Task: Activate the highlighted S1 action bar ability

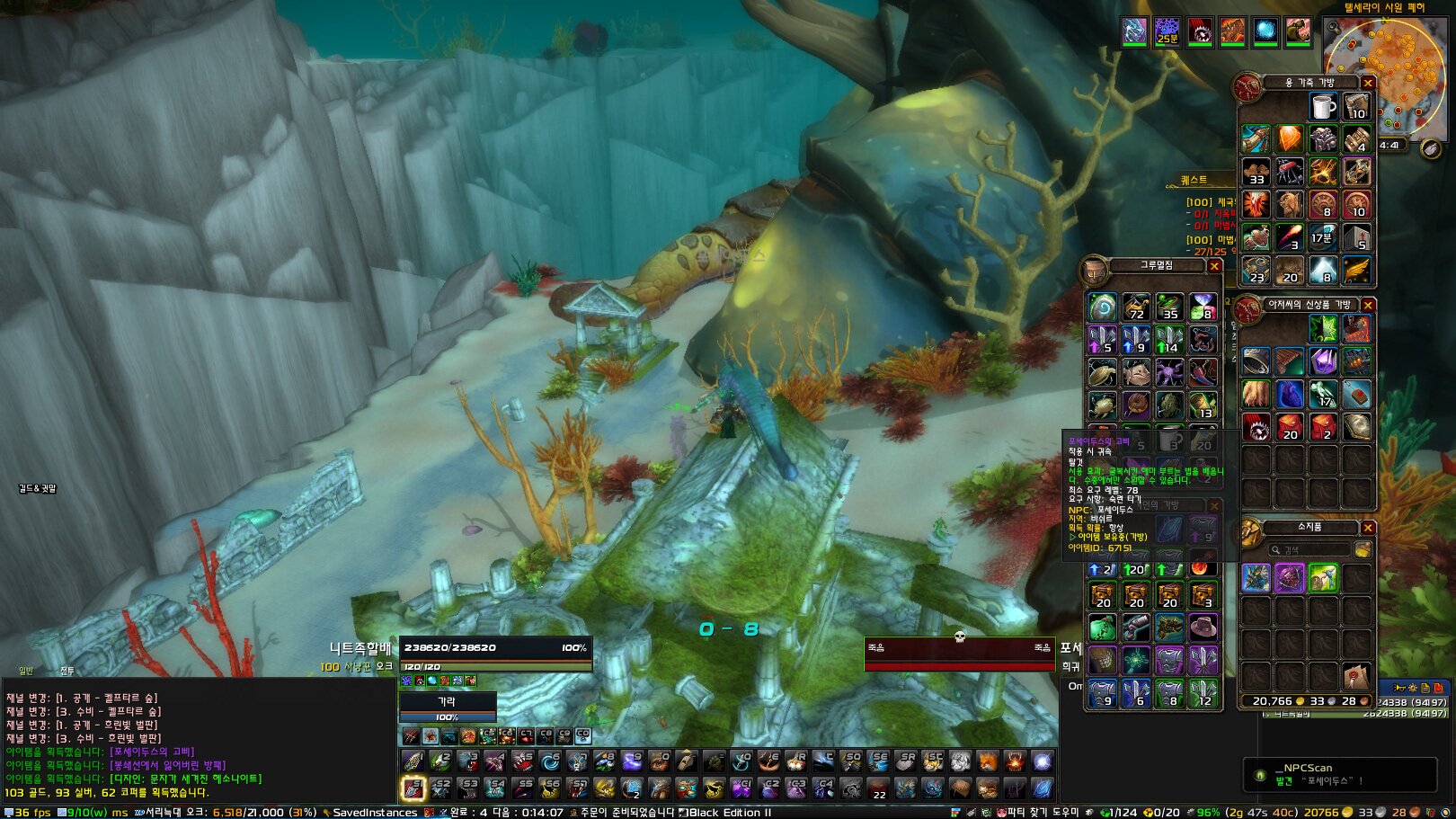Action: point(413,788)
